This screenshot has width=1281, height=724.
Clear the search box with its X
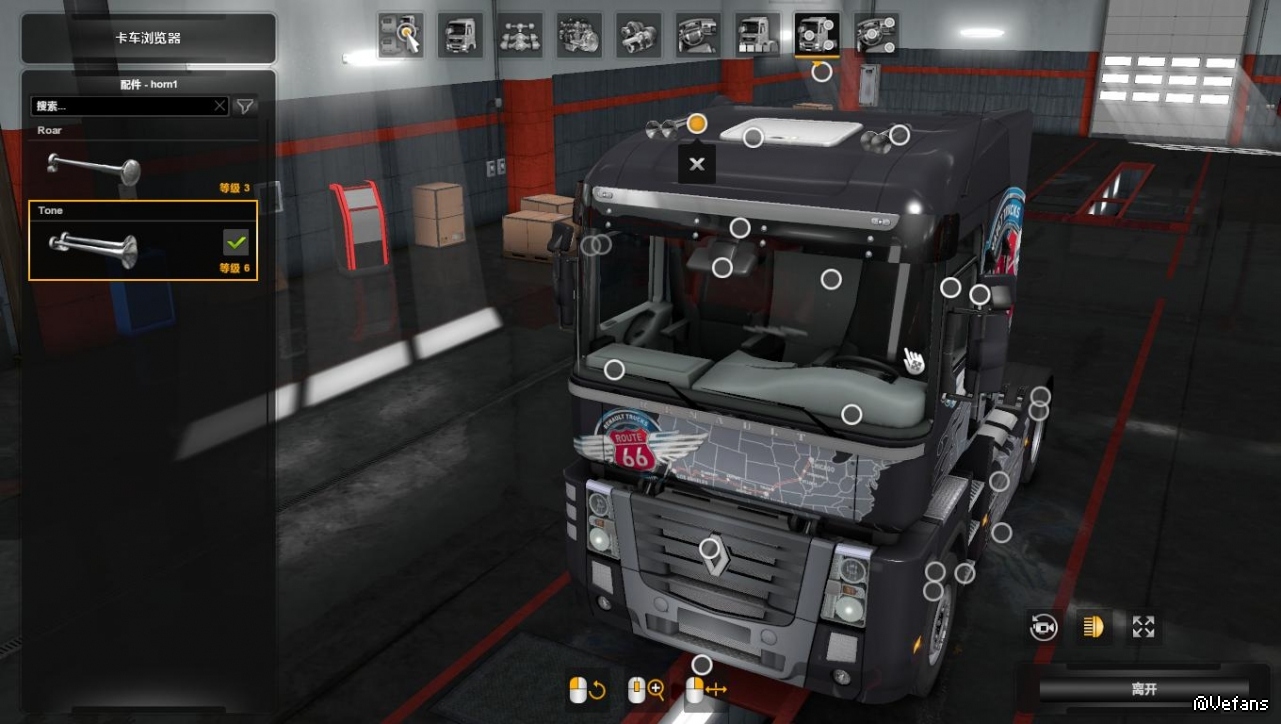pyautogui.click(x=220, y=106)
